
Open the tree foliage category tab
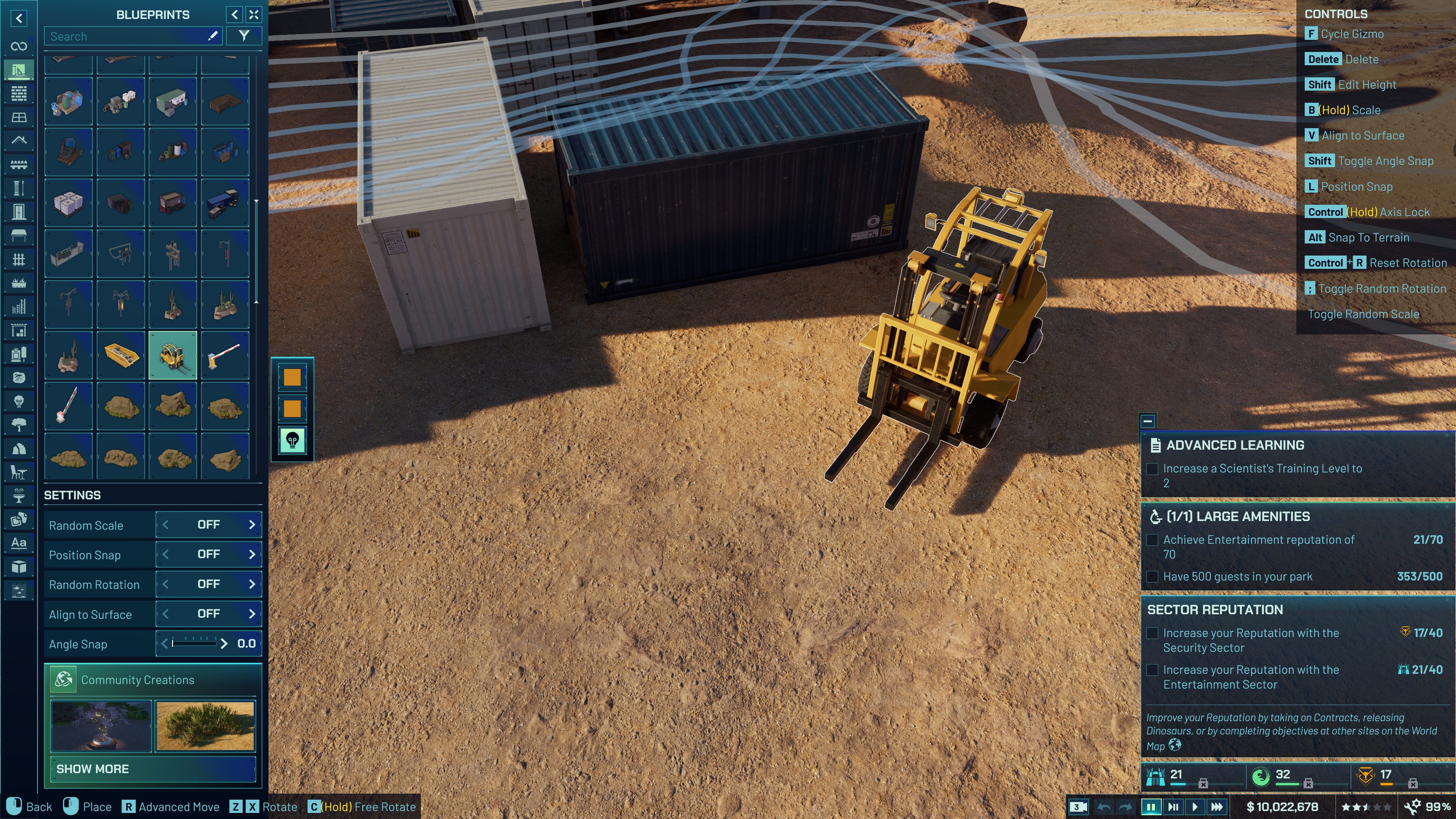coord(19,425)
